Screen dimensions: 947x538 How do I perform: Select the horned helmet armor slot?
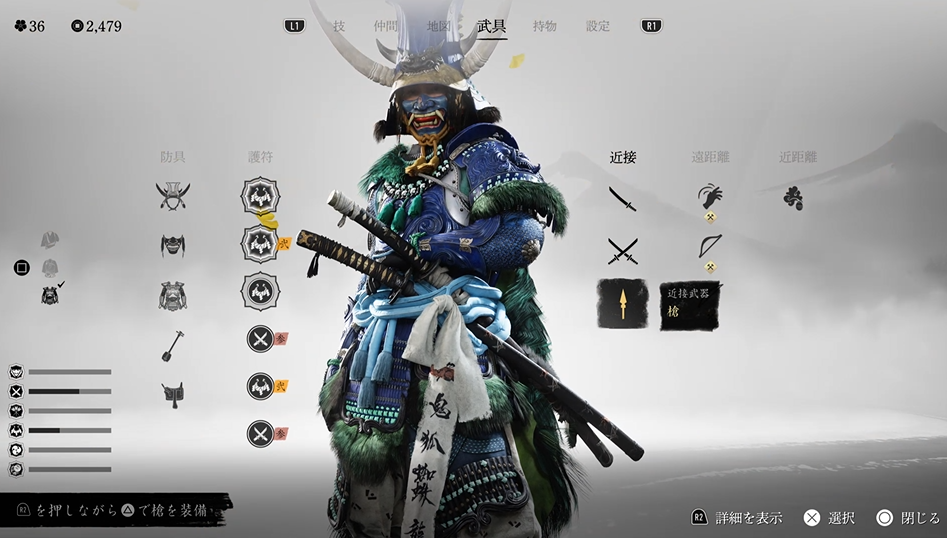[173, 195]
